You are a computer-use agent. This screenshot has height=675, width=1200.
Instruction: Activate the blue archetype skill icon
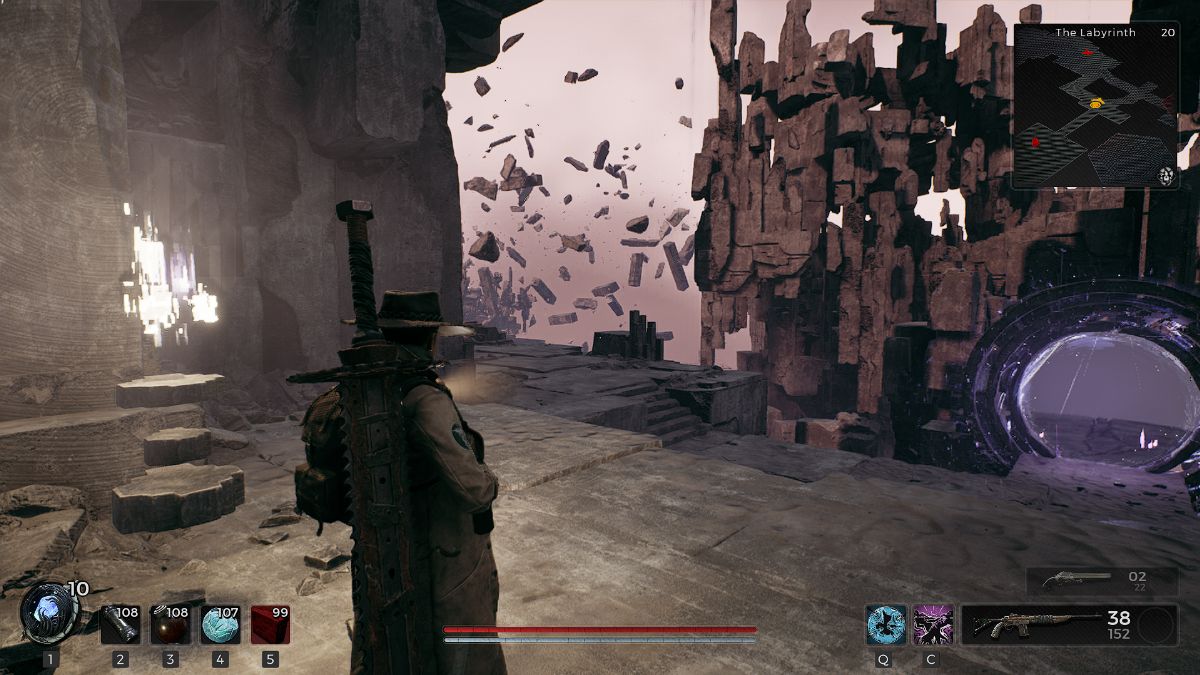[x=886, y=624]
